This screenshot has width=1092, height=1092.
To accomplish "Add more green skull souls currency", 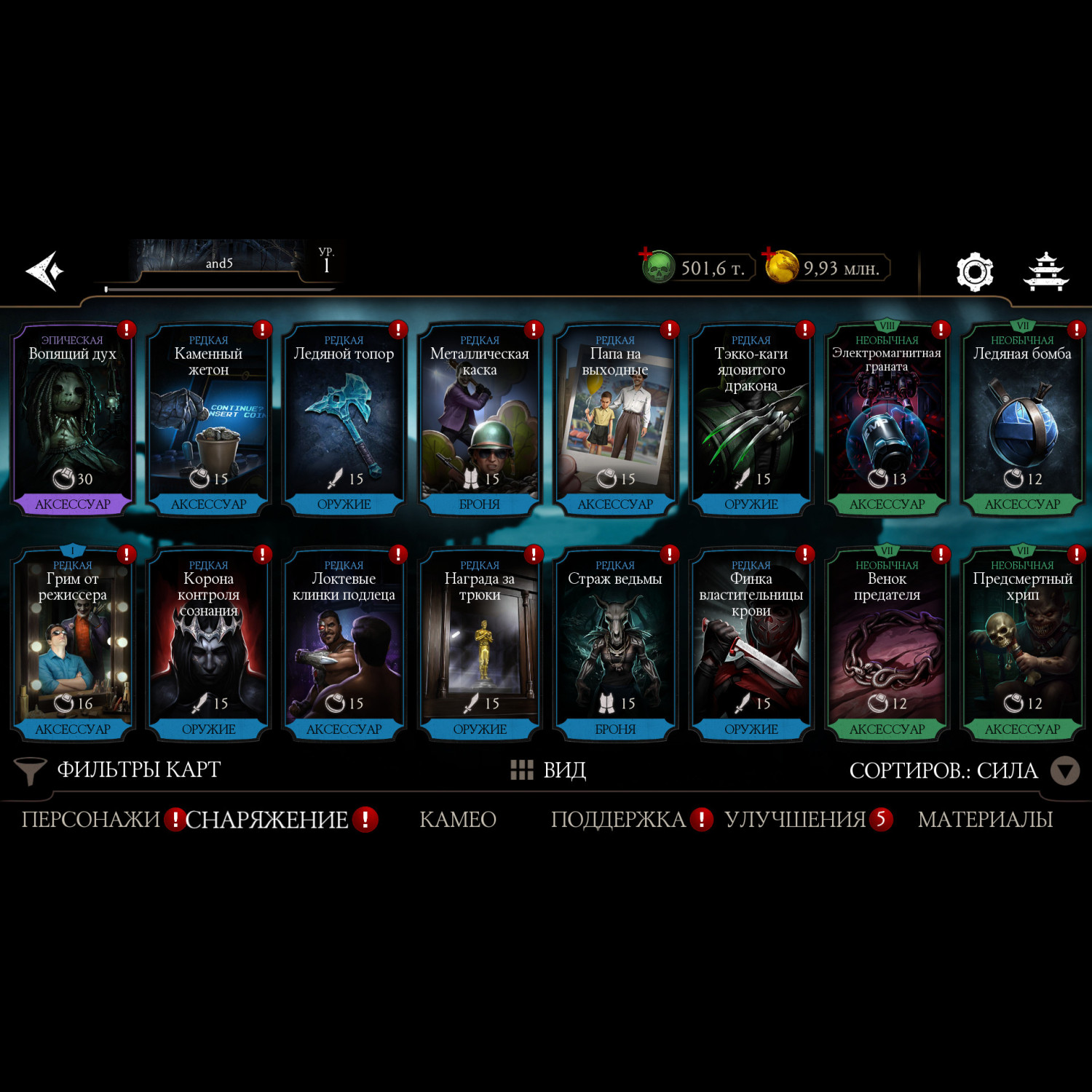I will [646, 254].
